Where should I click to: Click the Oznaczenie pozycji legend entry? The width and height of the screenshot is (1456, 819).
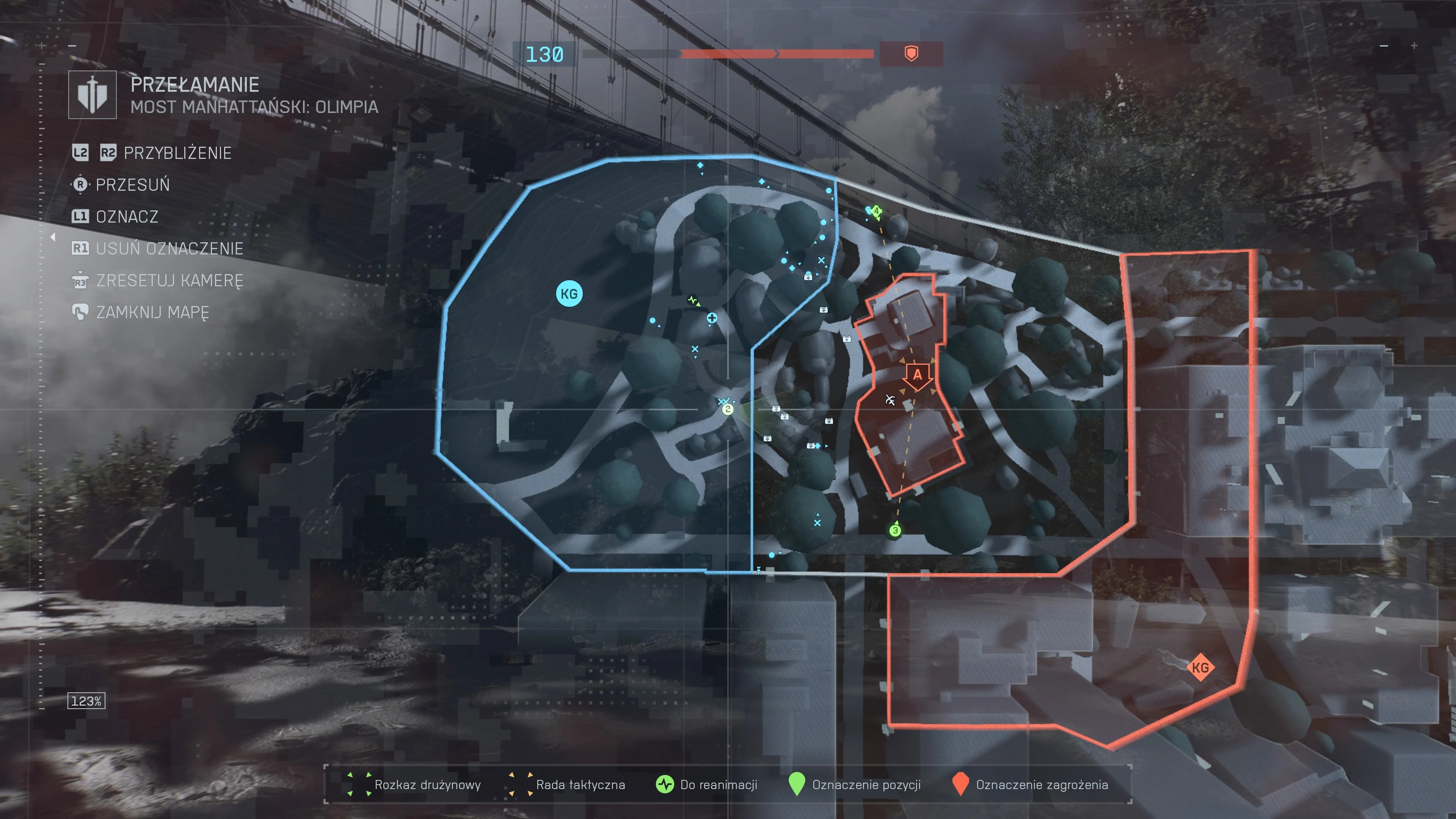pos(855,784)
